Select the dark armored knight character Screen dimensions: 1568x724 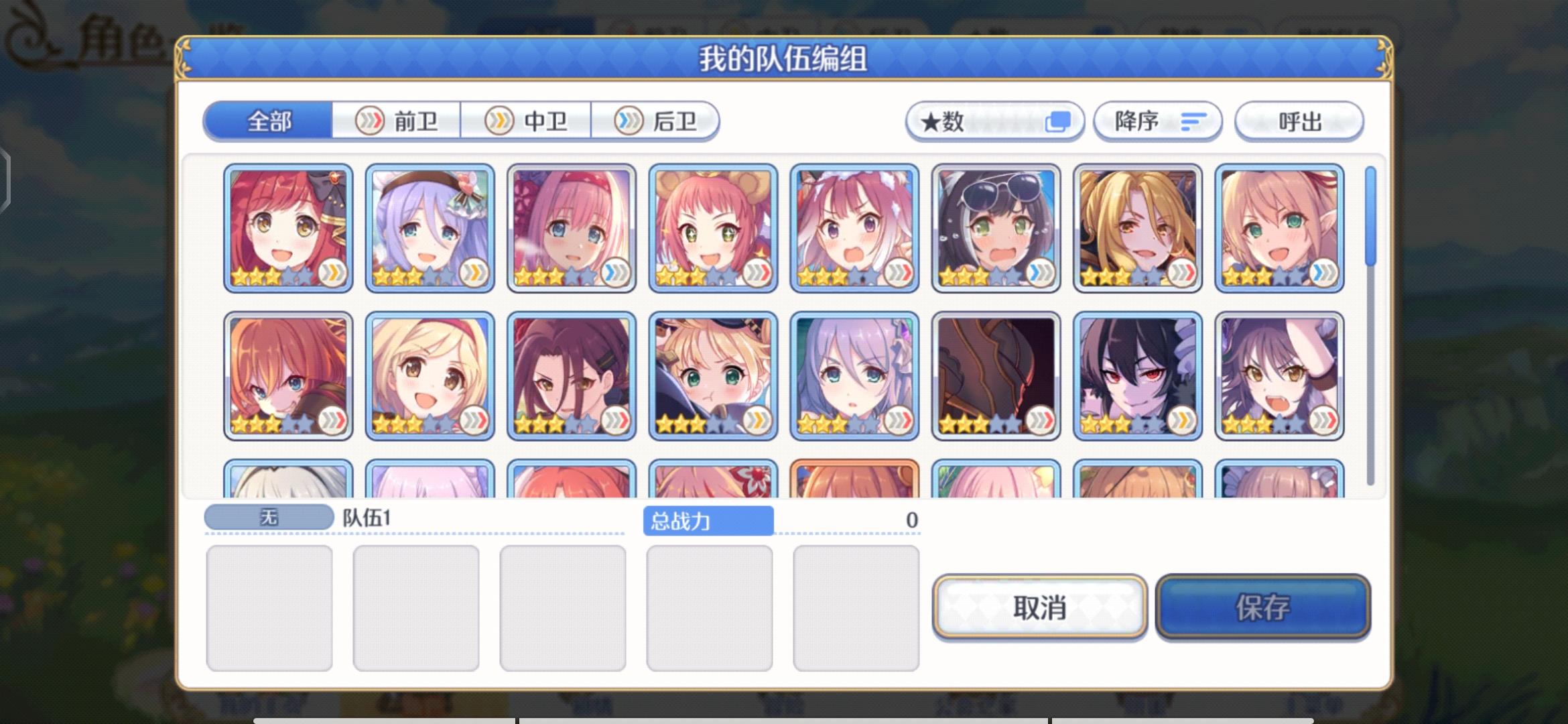point(996,373)
